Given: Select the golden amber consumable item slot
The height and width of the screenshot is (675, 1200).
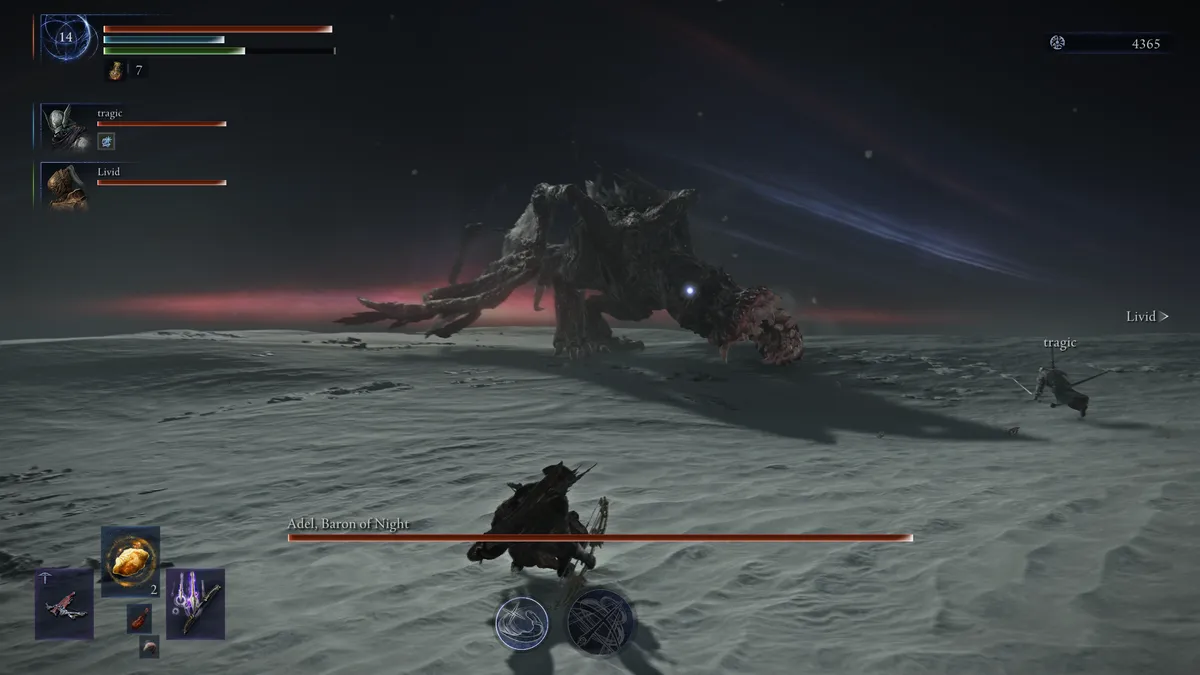Looking at the screenshot, I should click(131, 561).
